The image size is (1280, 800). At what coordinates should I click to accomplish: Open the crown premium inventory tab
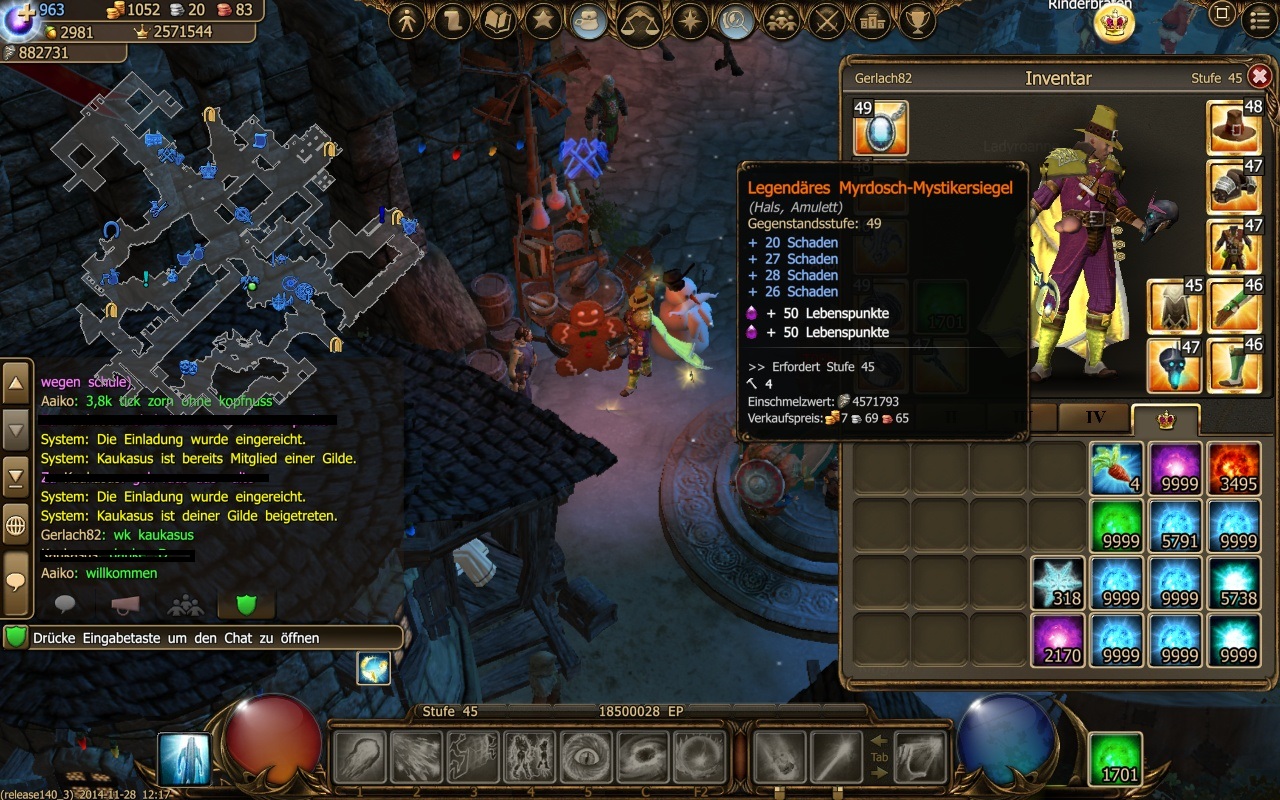(x=1164, y=420)
